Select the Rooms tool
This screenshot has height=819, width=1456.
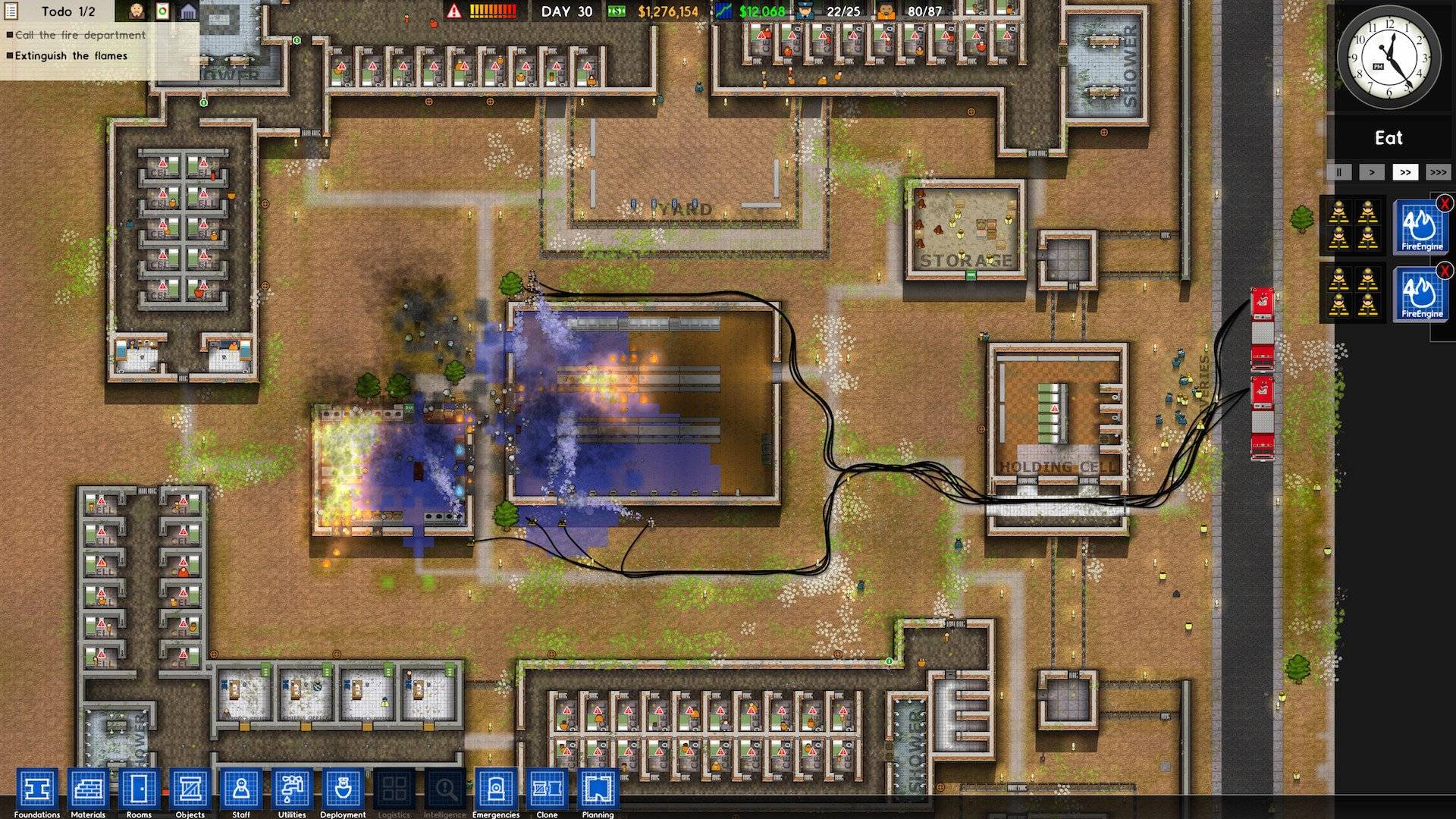138,789
